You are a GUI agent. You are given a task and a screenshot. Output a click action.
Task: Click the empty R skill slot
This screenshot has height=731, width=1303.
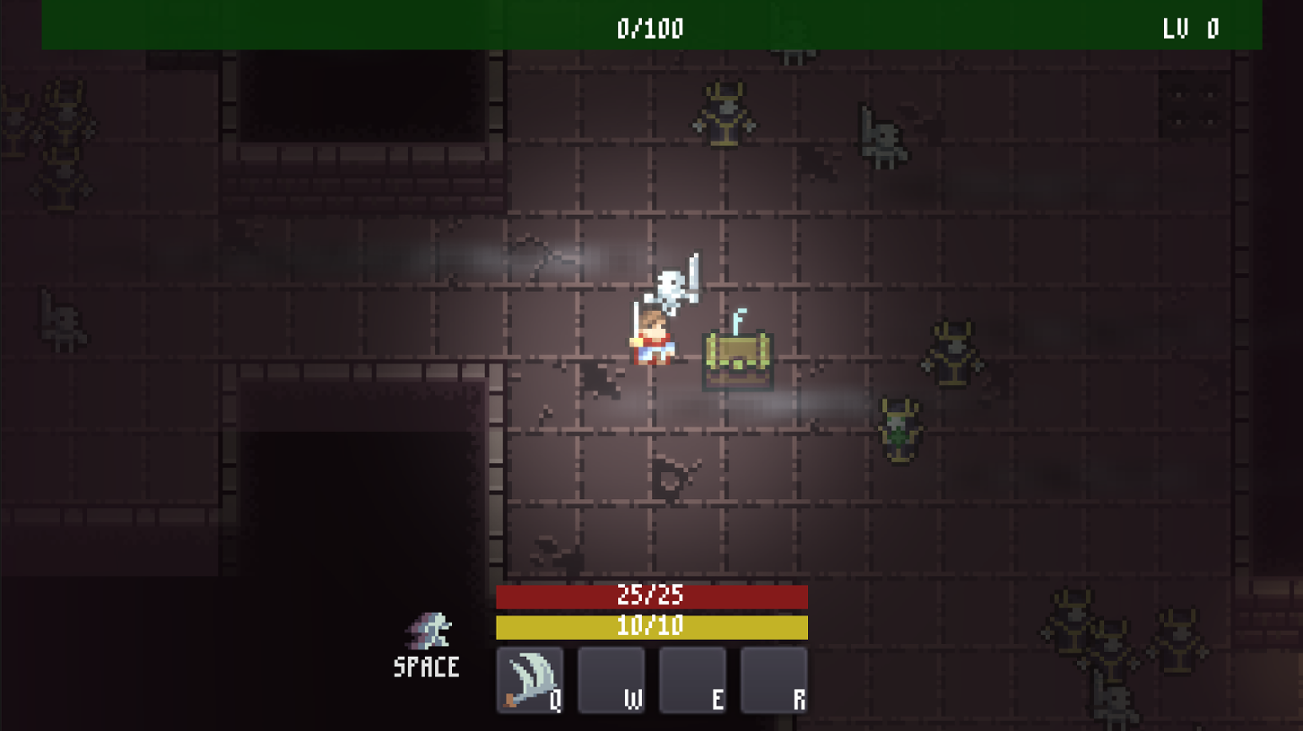[773, 679]
